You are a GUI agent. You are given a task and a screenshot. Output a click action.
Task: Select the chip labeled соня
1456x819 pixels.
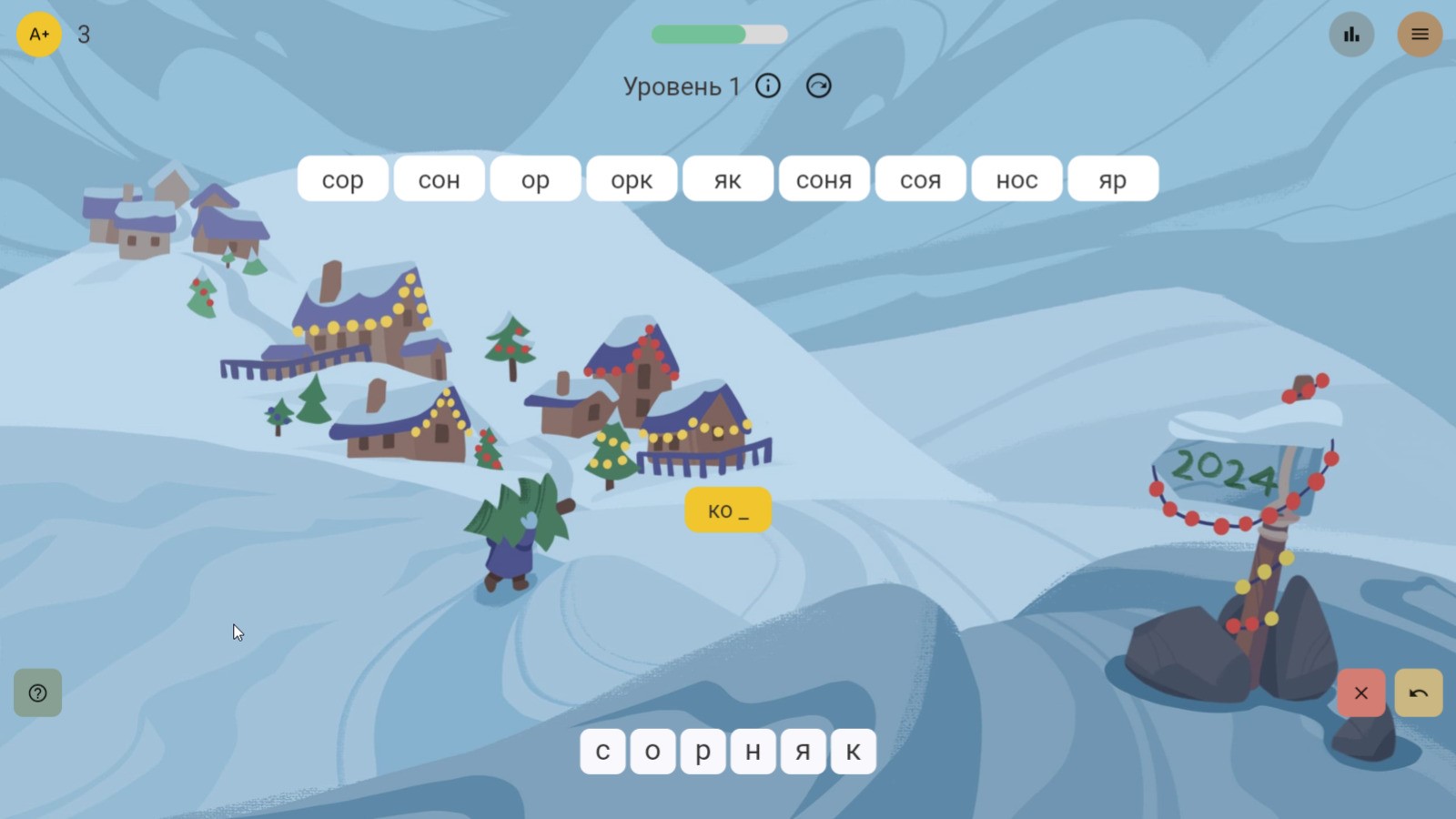click(x=824, y=178)
